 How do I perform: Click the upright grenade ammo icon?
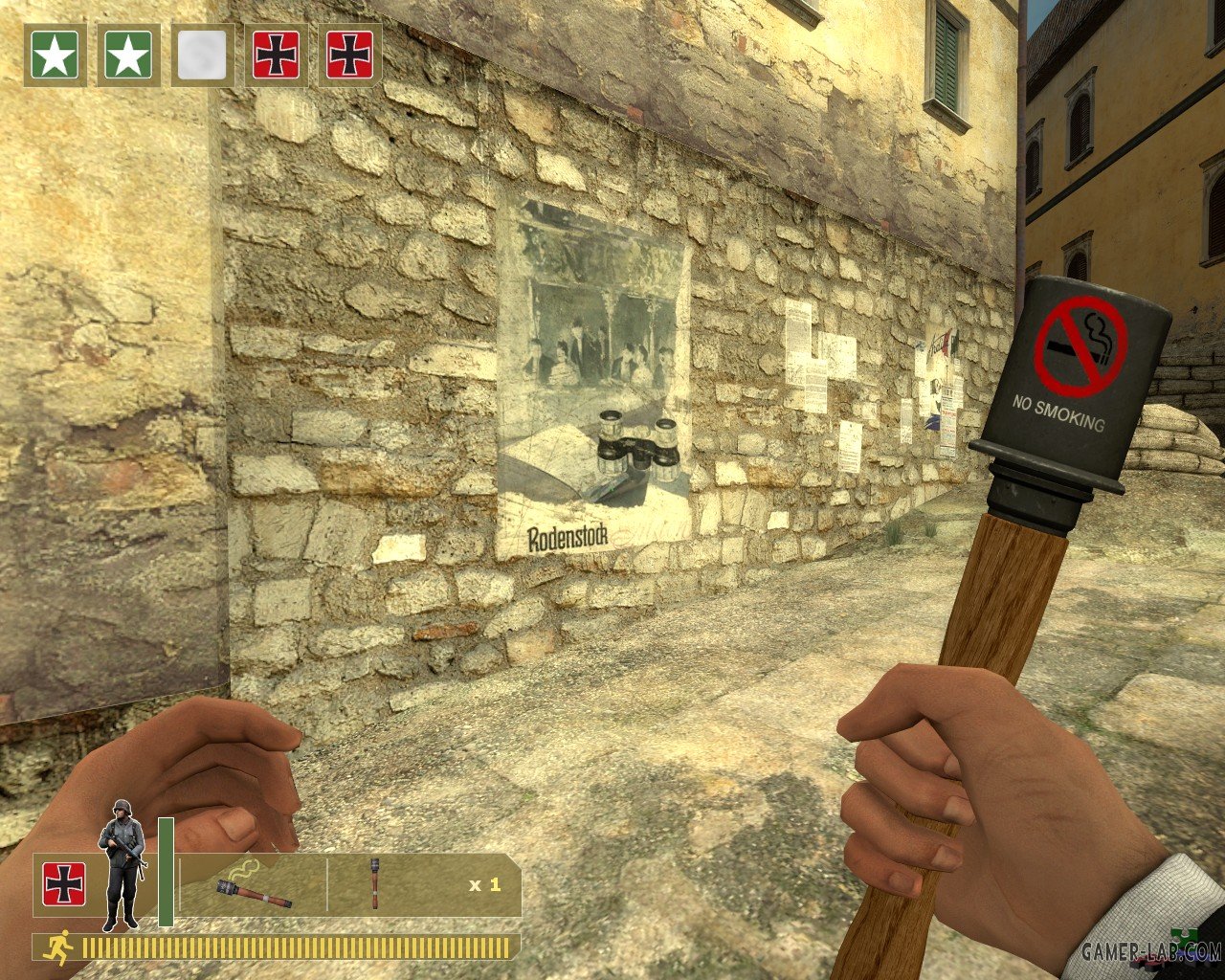[374, 883]
